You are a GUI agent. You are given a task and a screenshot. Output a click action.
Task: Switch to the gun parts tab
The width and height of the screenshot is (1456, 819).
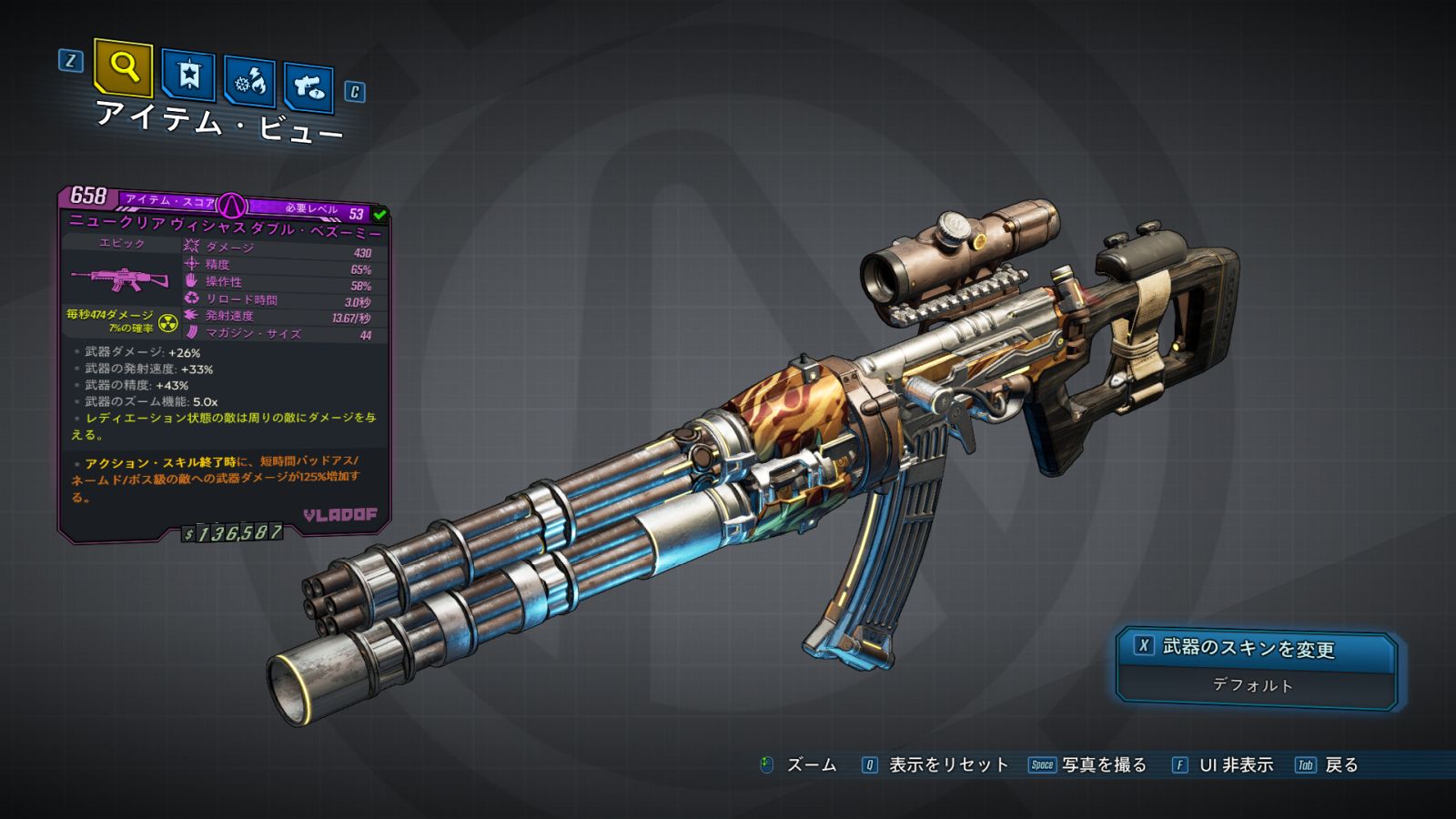308,87
